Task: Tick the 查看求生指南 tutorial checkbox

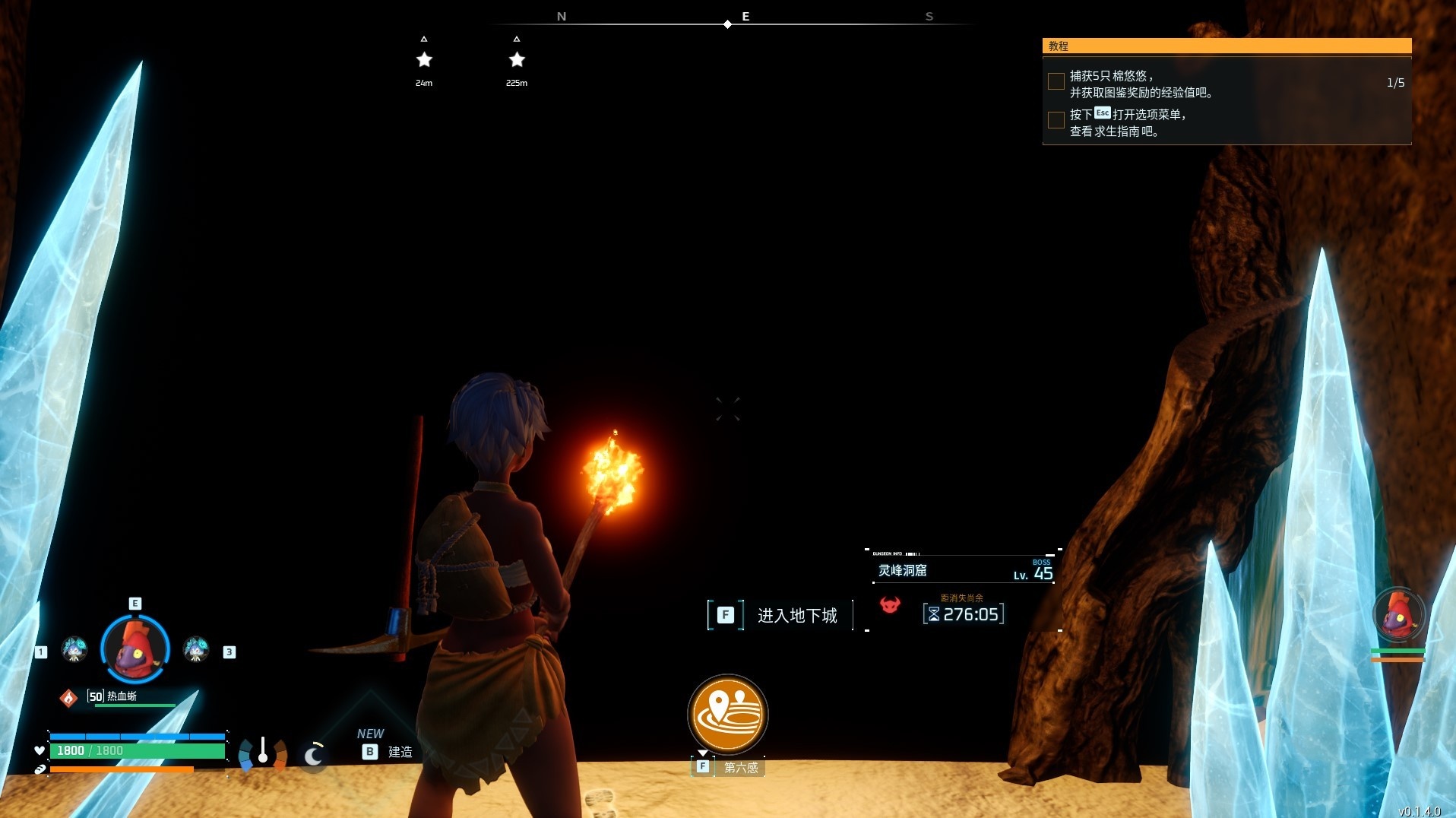Action: tap(1056, 120)
